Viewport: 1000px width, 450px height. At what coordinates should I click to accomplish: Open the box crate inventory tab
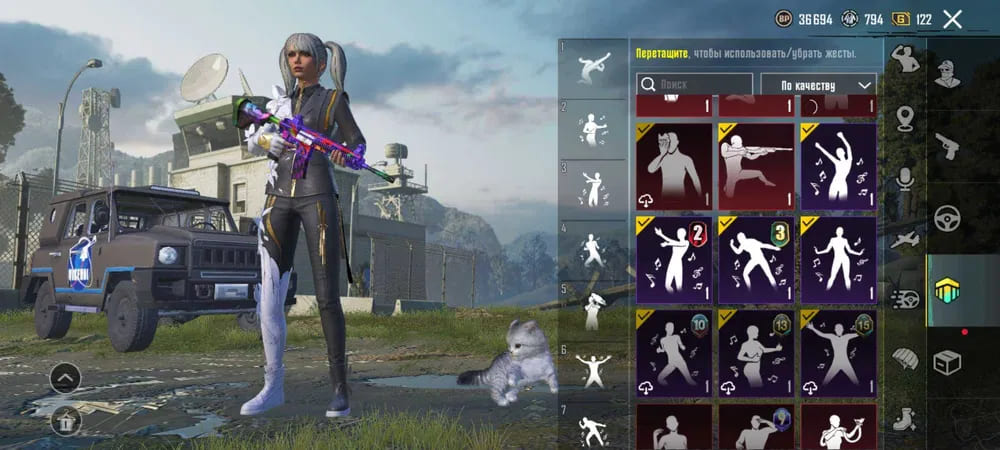947,362
